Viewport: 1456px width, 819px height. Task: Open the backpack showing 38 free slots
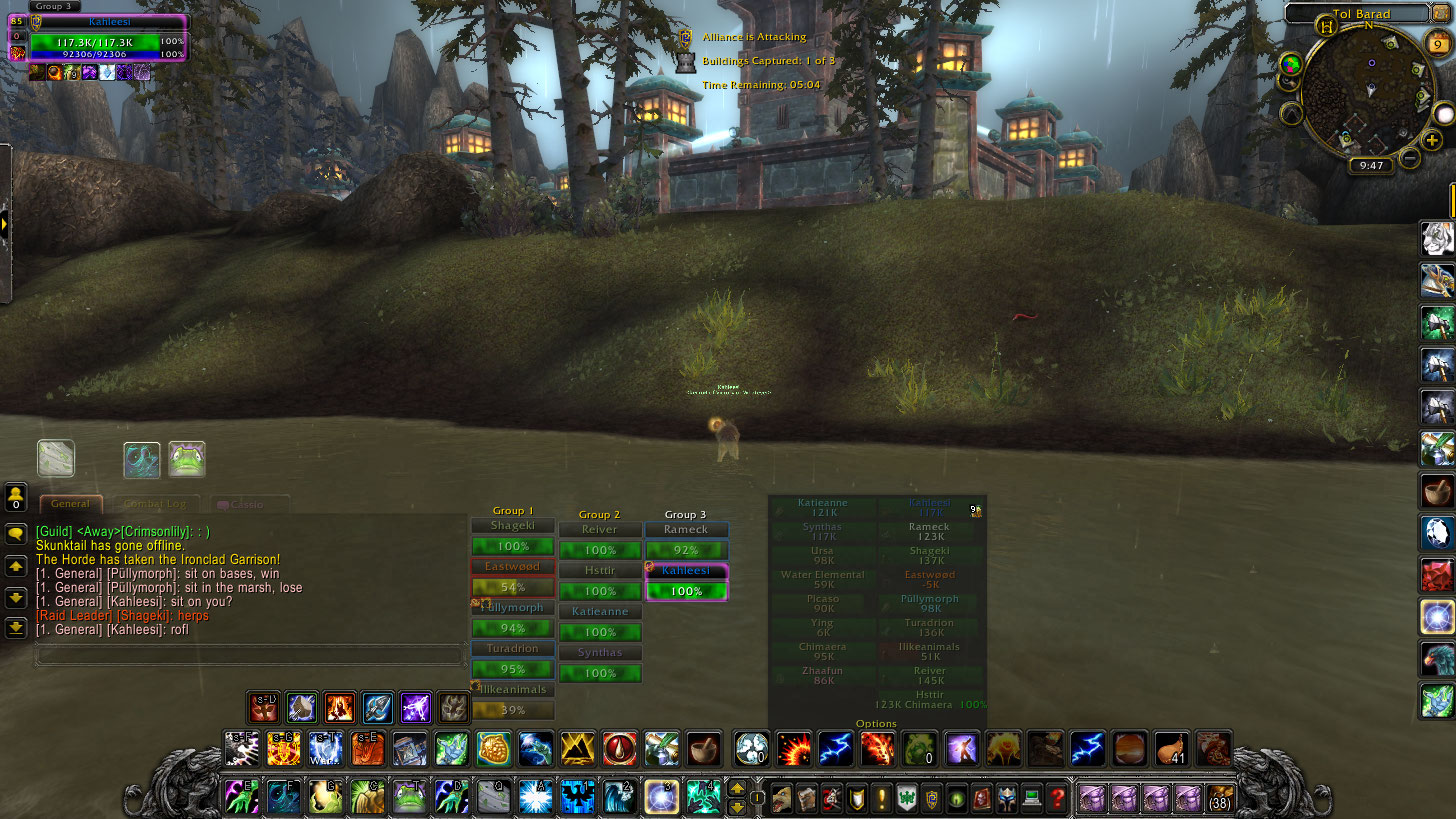coord(1220,798)
